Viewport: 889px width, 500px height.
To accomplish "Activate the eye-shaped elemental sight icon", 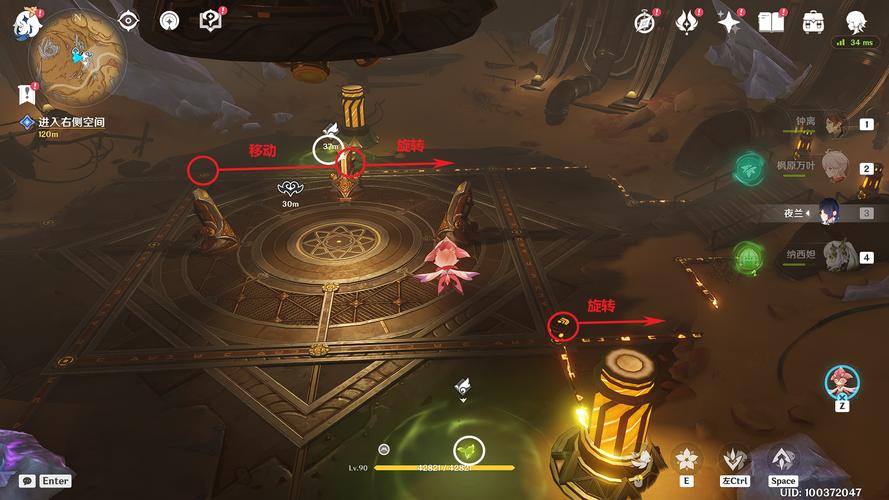I will click(129, 20).
